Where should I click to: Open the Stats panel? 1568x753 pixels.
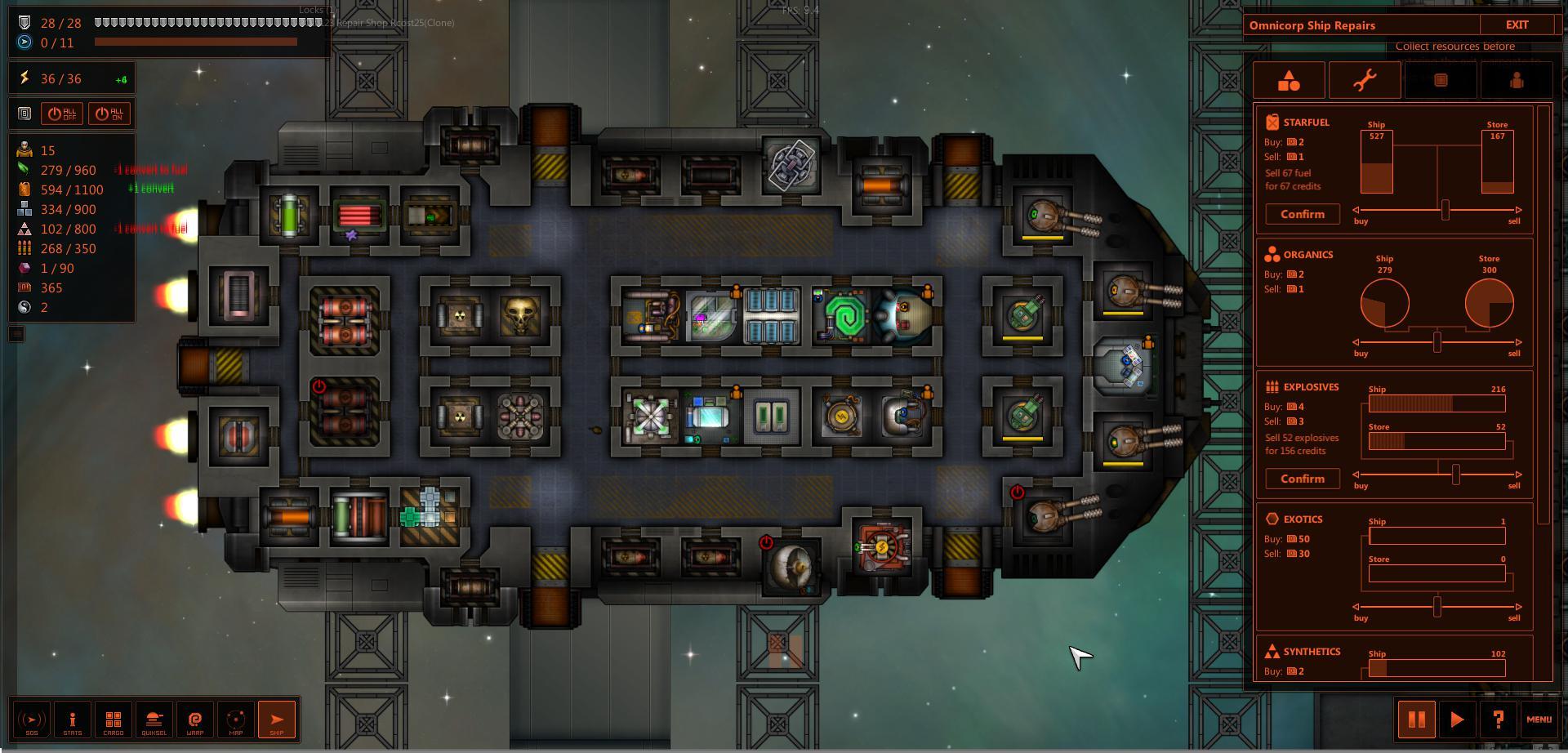coord(73,720)
